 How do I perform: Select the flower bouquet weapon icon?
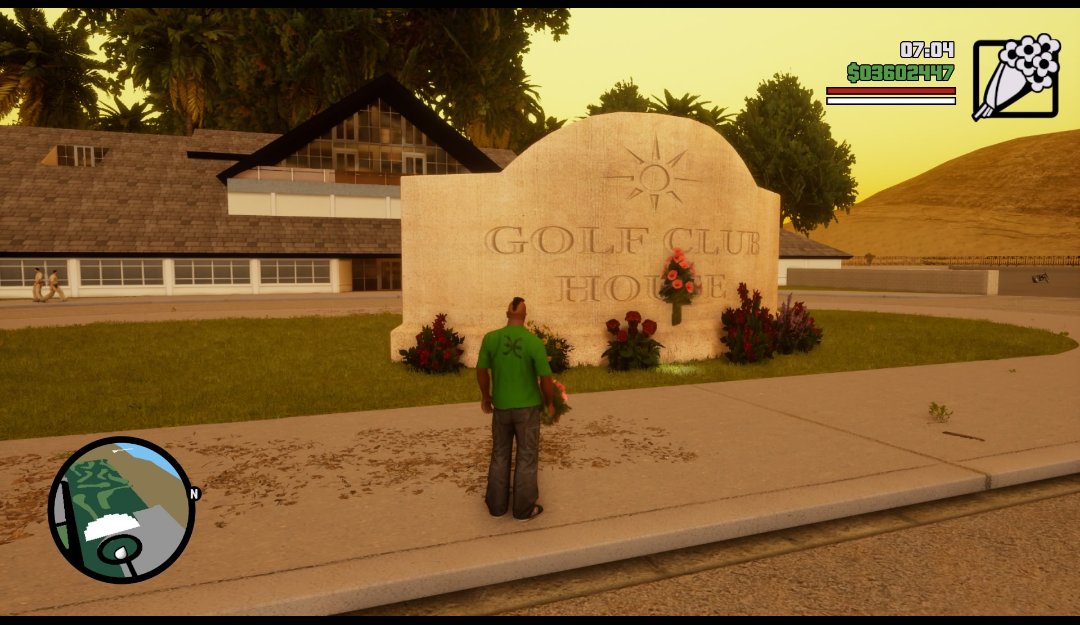tap(1015, 78)
